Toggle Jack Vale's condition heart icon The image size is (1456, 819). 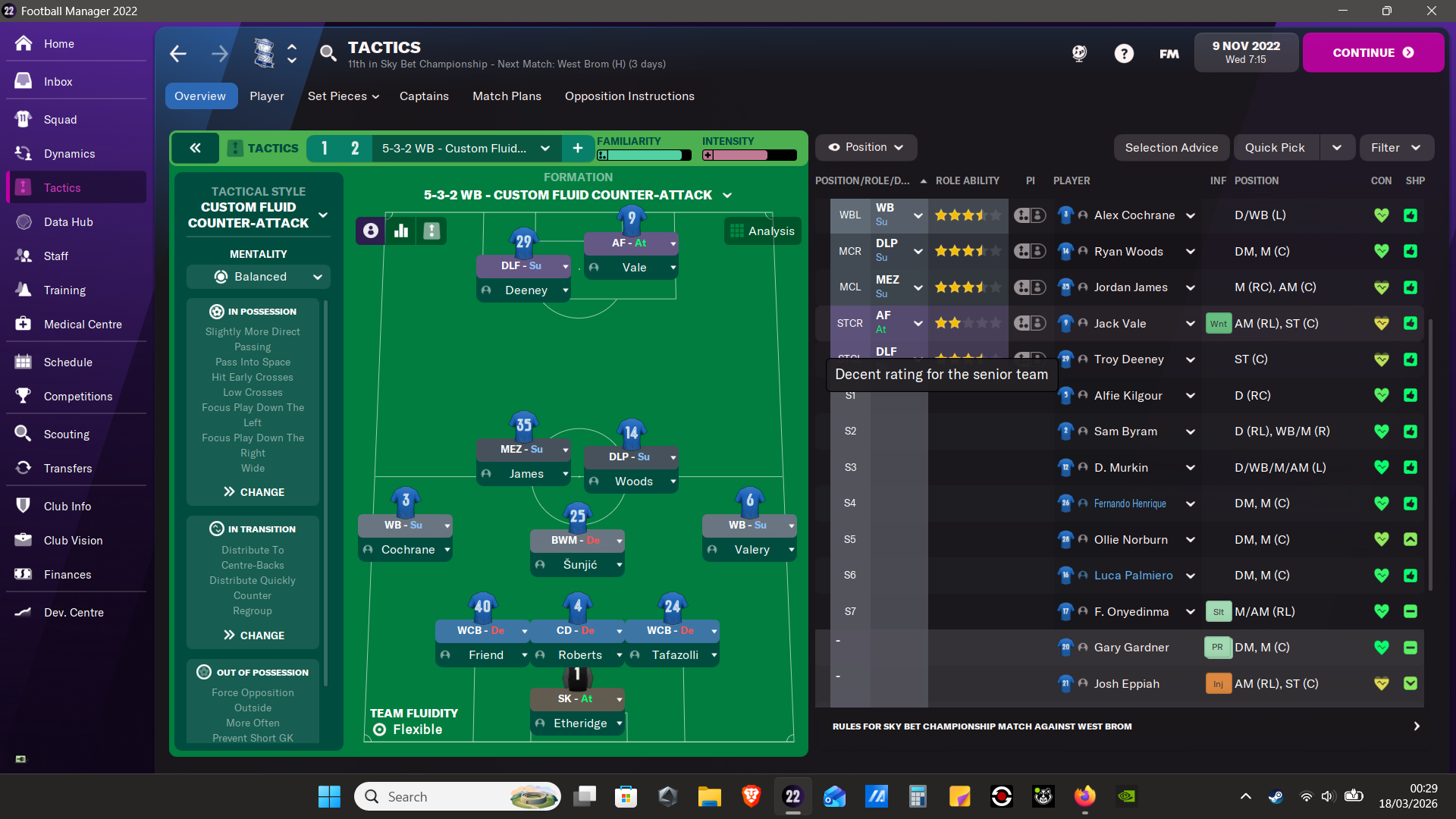(x=1380, y=323)
